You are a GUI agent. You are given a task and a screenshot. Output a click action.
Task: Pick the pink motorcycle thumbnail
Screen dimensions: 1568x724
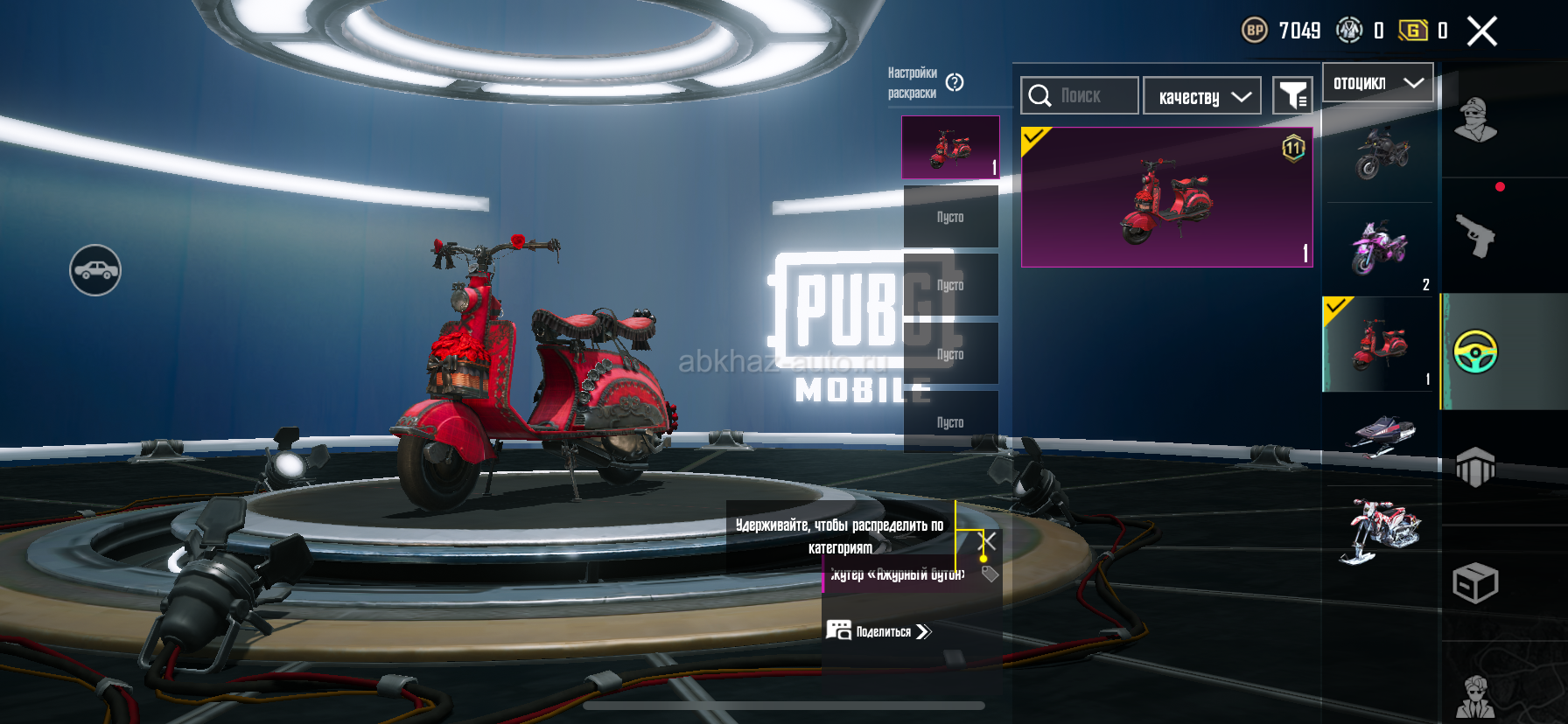tap(1381, 248)
